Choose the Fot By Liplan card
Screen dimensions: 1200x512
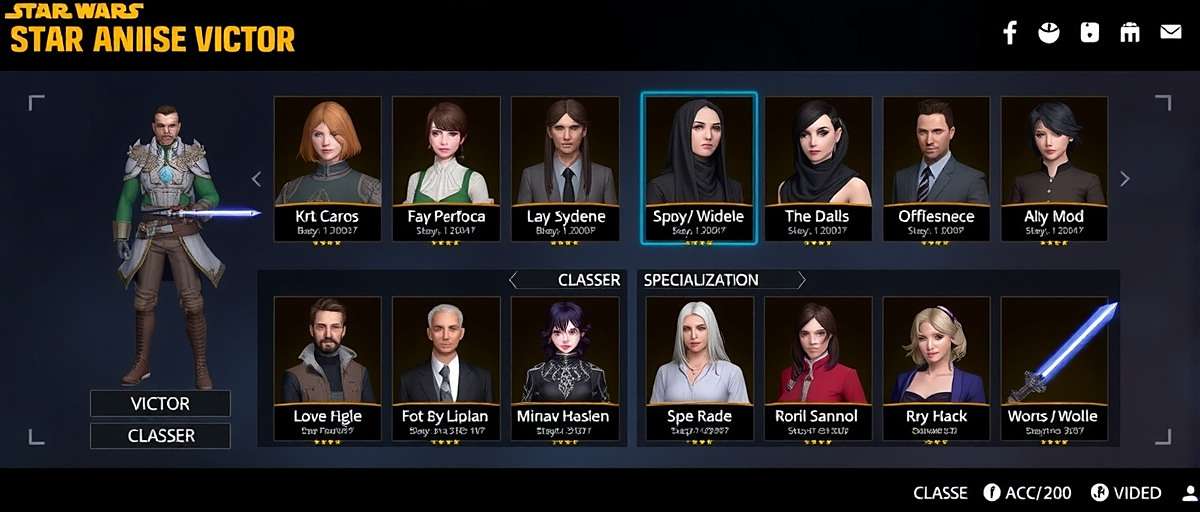pos(446,368)
